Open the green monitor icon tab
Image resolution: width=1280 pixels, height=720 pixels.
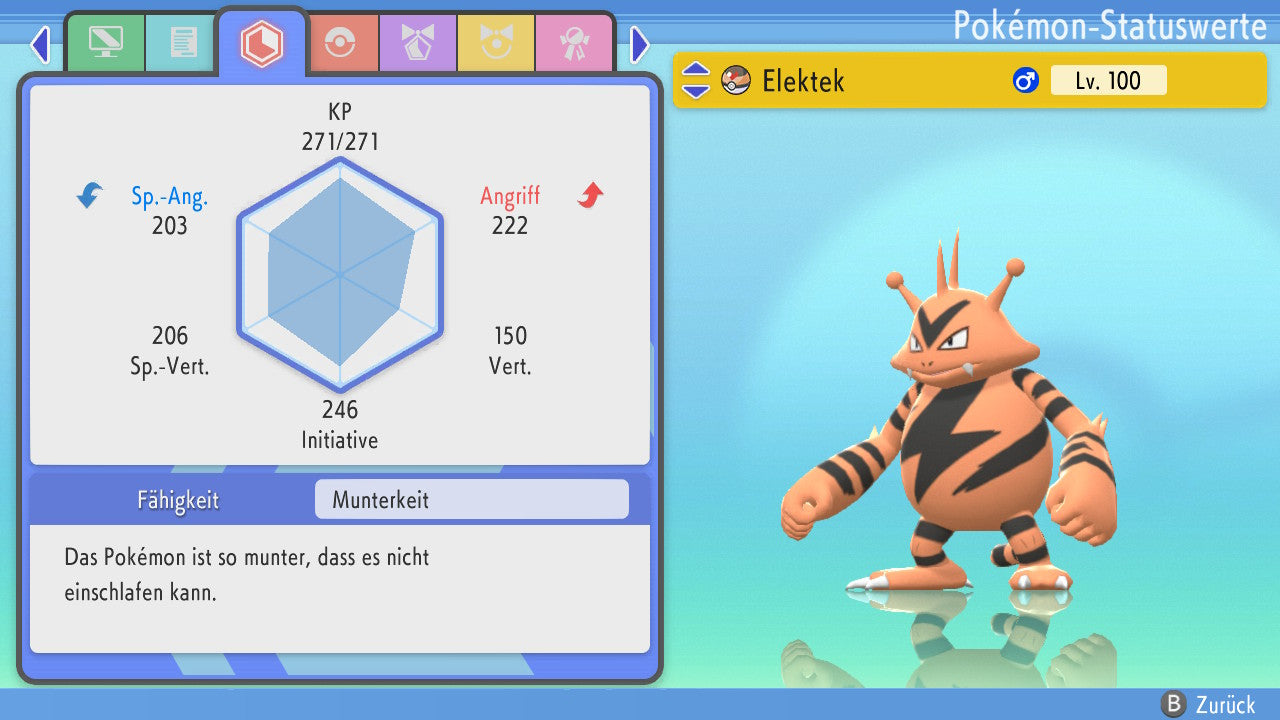pos(105,42)
